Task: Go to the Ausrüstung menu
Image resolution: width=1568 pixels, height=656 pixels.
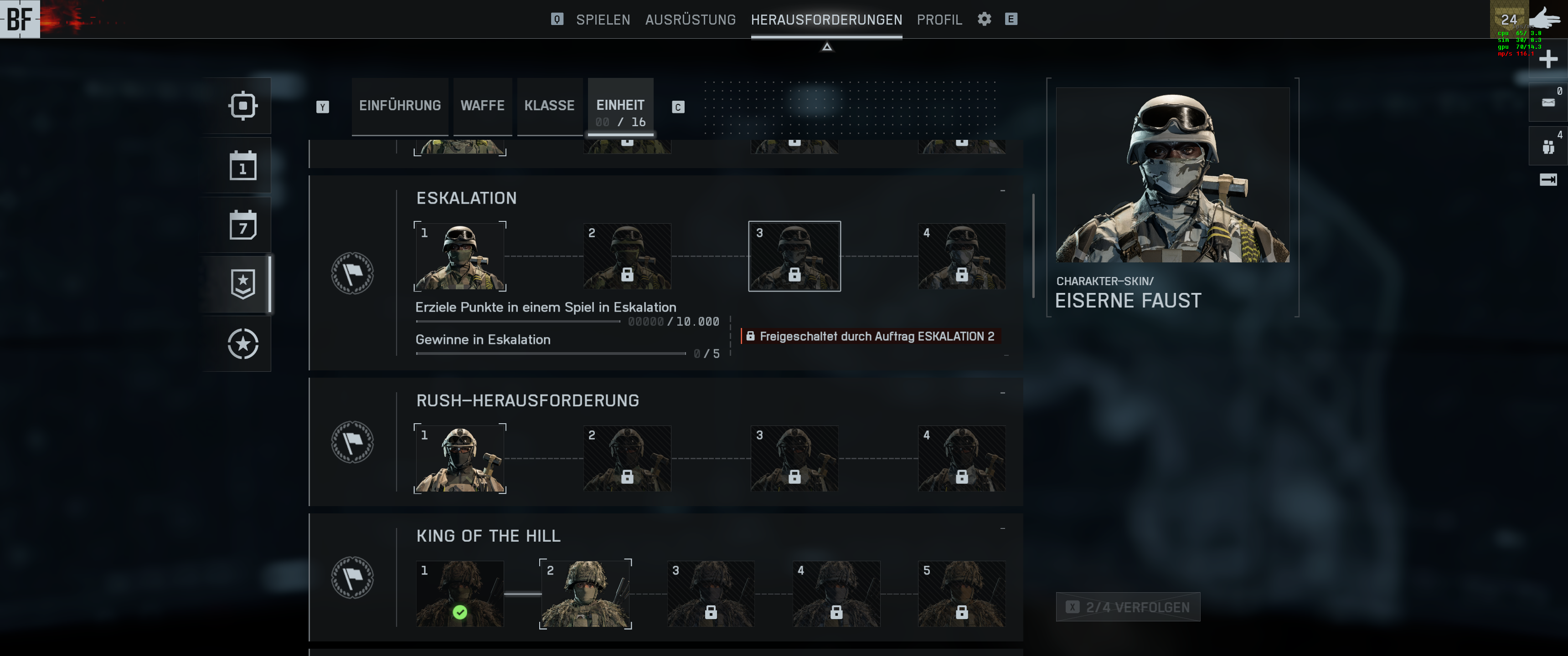Action: (x=690, y=20)
